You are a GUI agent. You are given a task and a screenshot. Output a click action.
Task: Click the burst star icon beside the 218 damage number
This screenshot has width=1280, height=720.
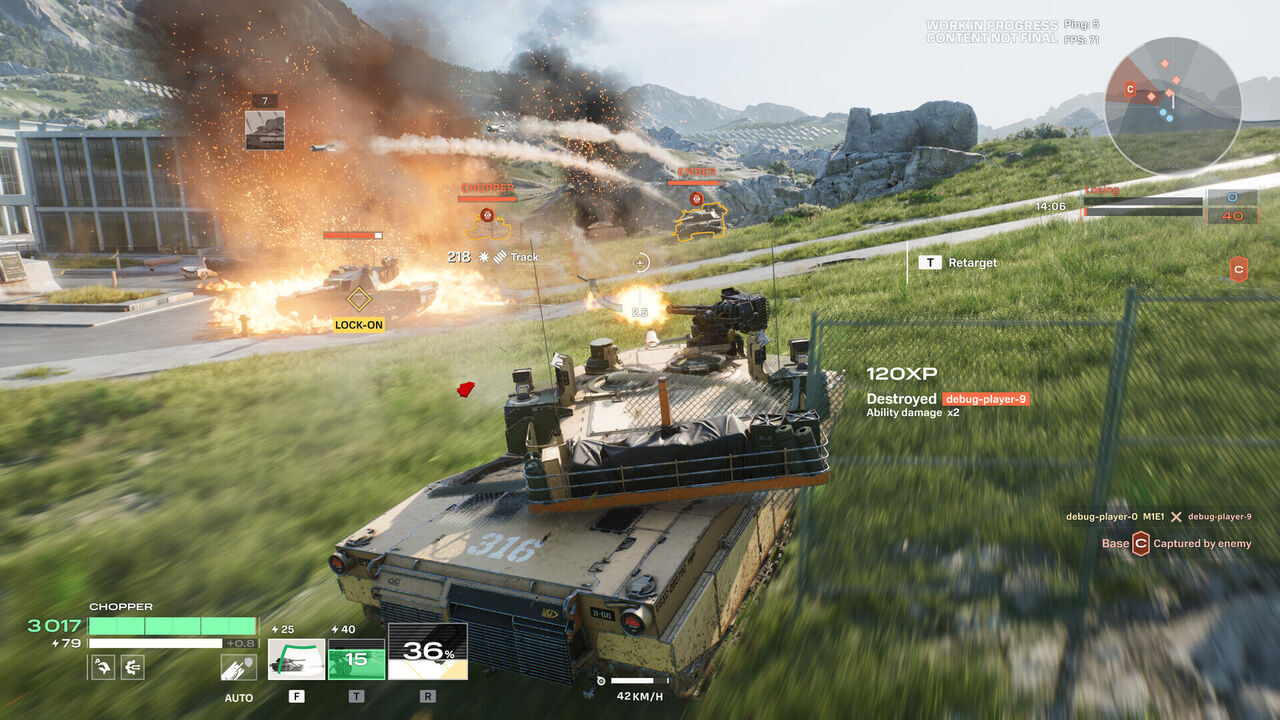tap(483, 257)
